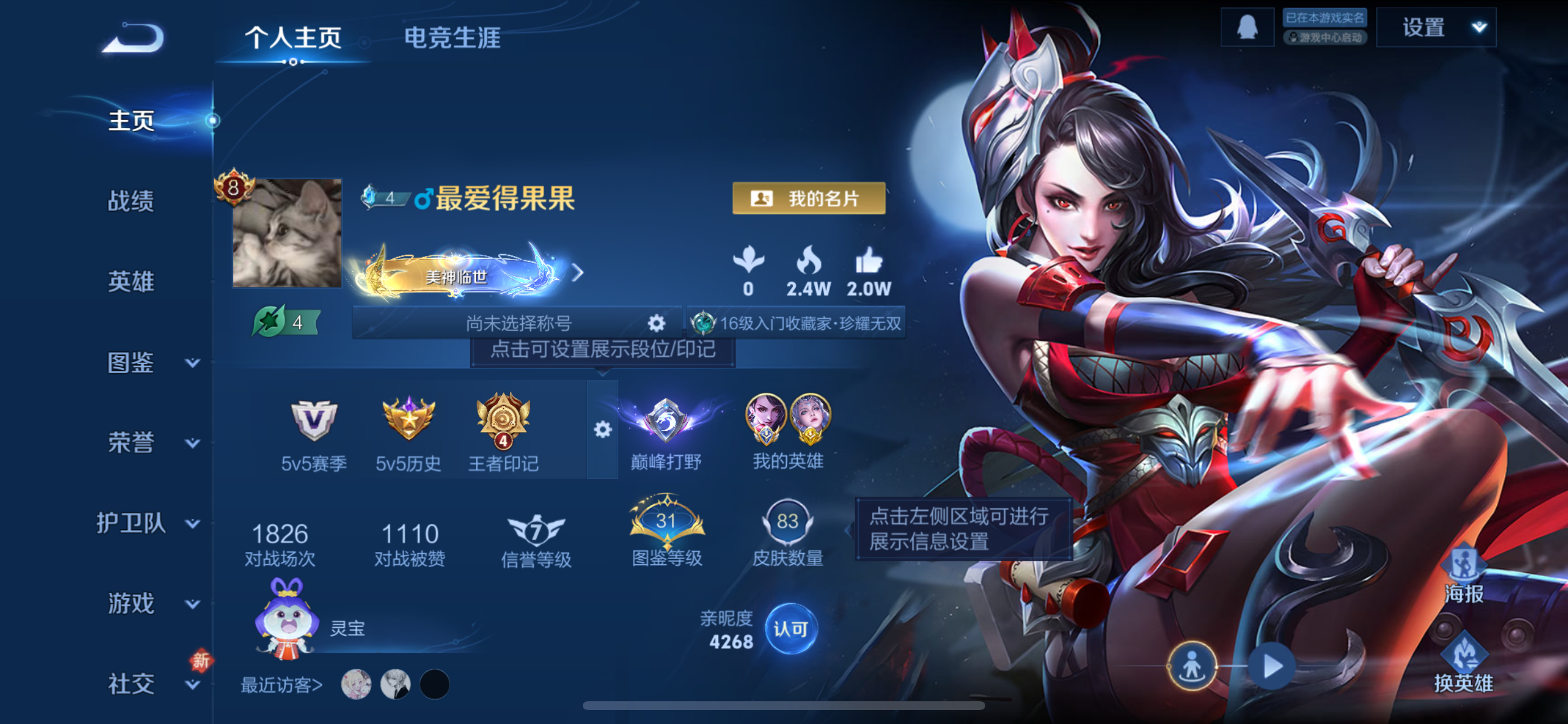Open the gear beside 尚未选择称号
1568x724 pixels.
656,324
